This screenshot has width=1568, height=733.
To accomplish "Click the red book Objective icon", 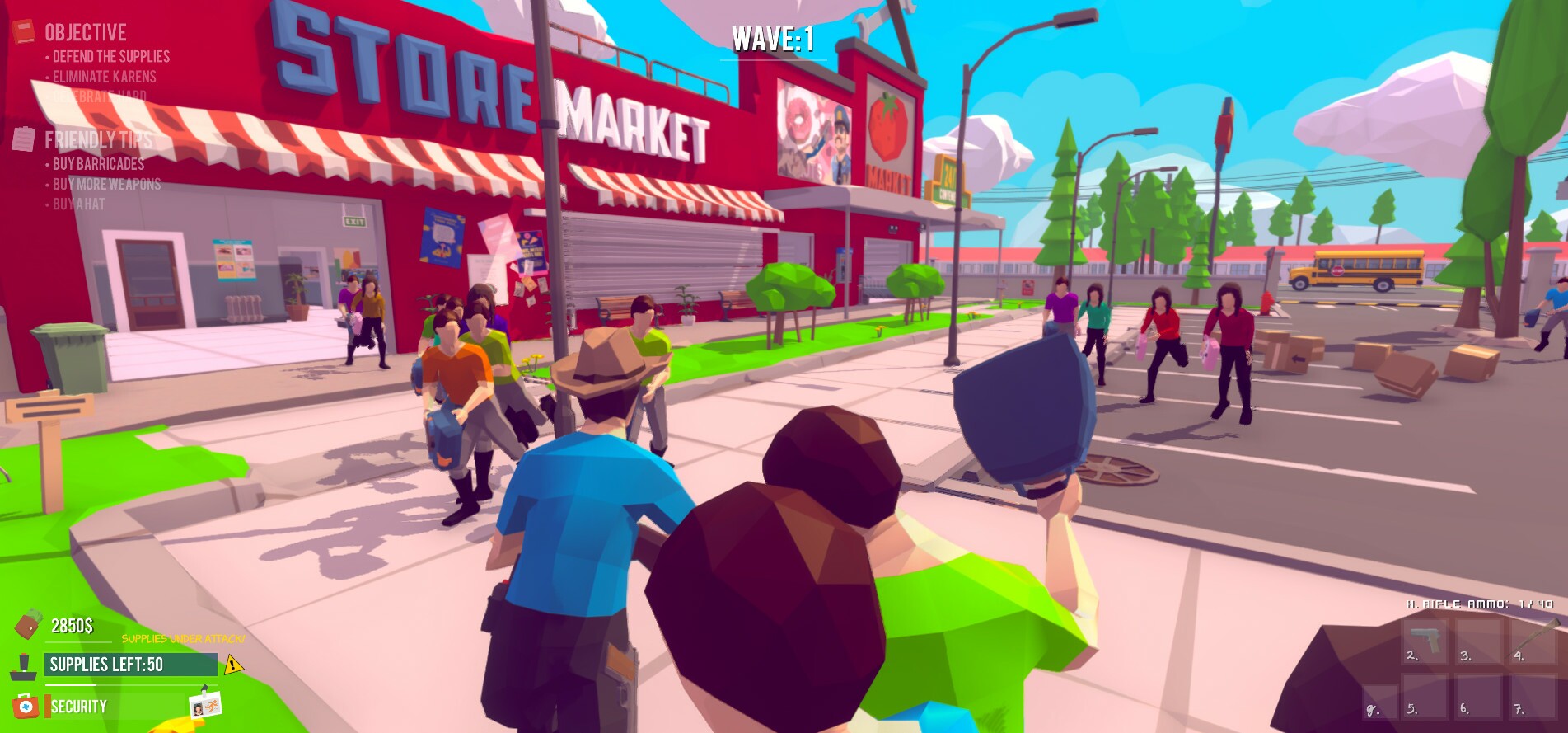I will point(25,31).
